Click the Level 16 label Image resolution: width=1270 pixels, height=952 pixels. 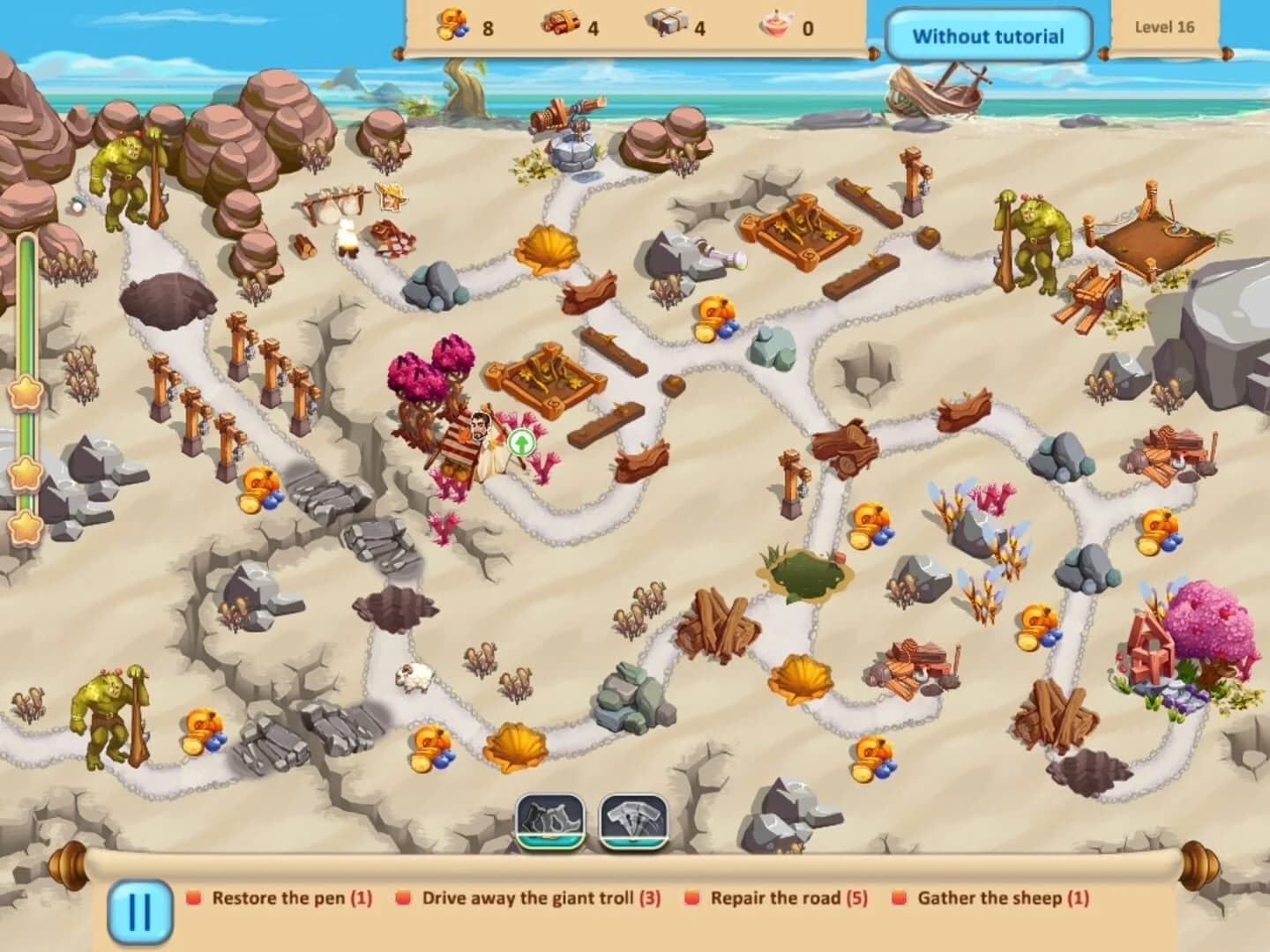1166,26
